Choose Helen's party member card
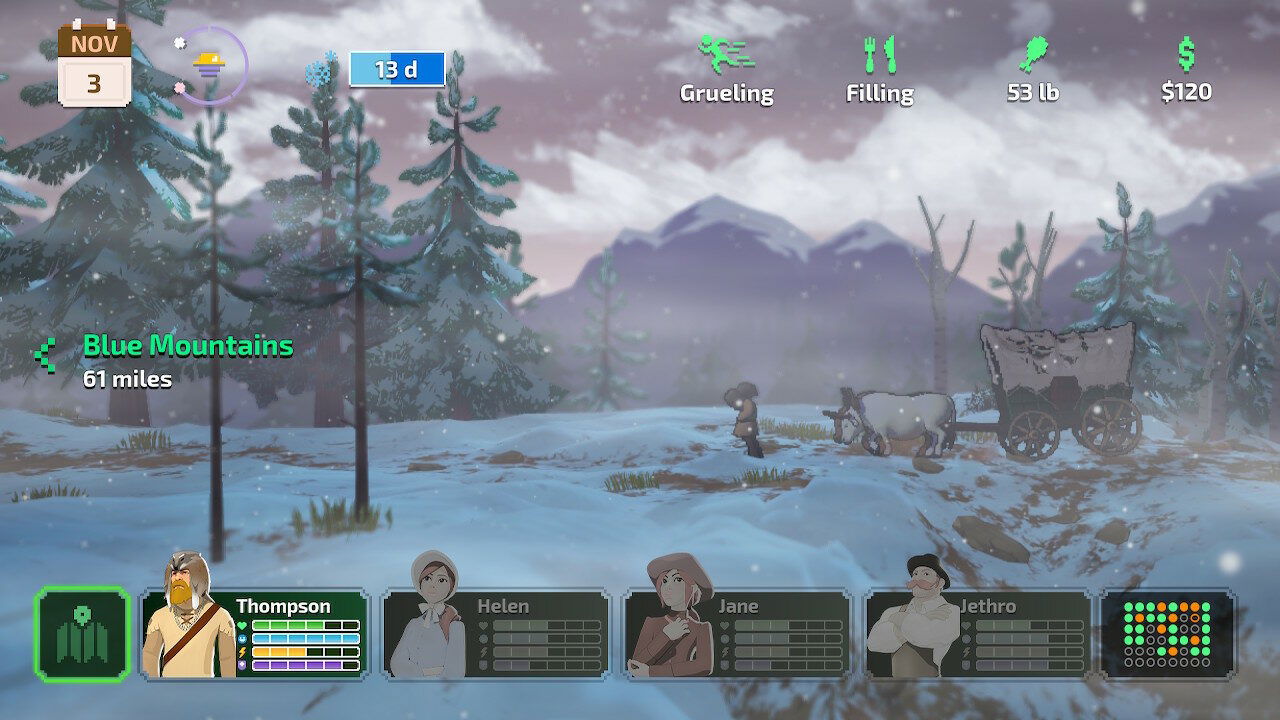Viewport: 1280px width, 720px height. click(496, 634)
